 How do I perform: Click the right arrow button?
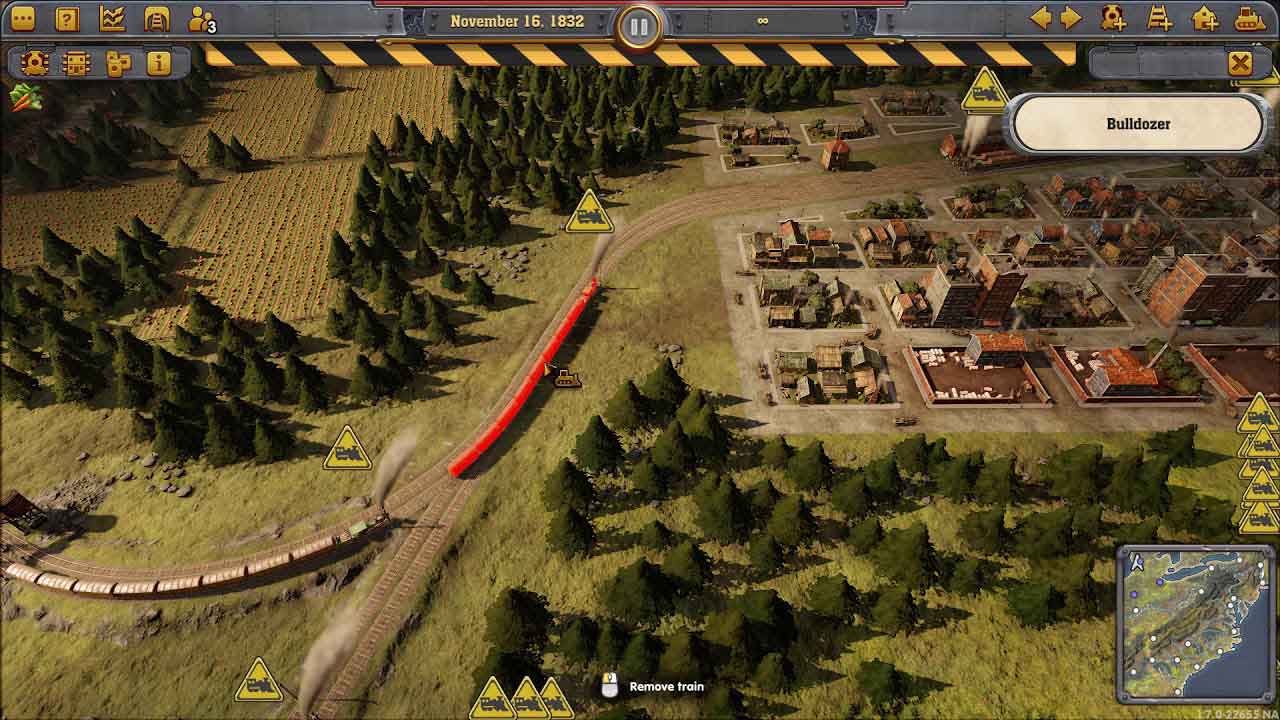pos(1071,18)
